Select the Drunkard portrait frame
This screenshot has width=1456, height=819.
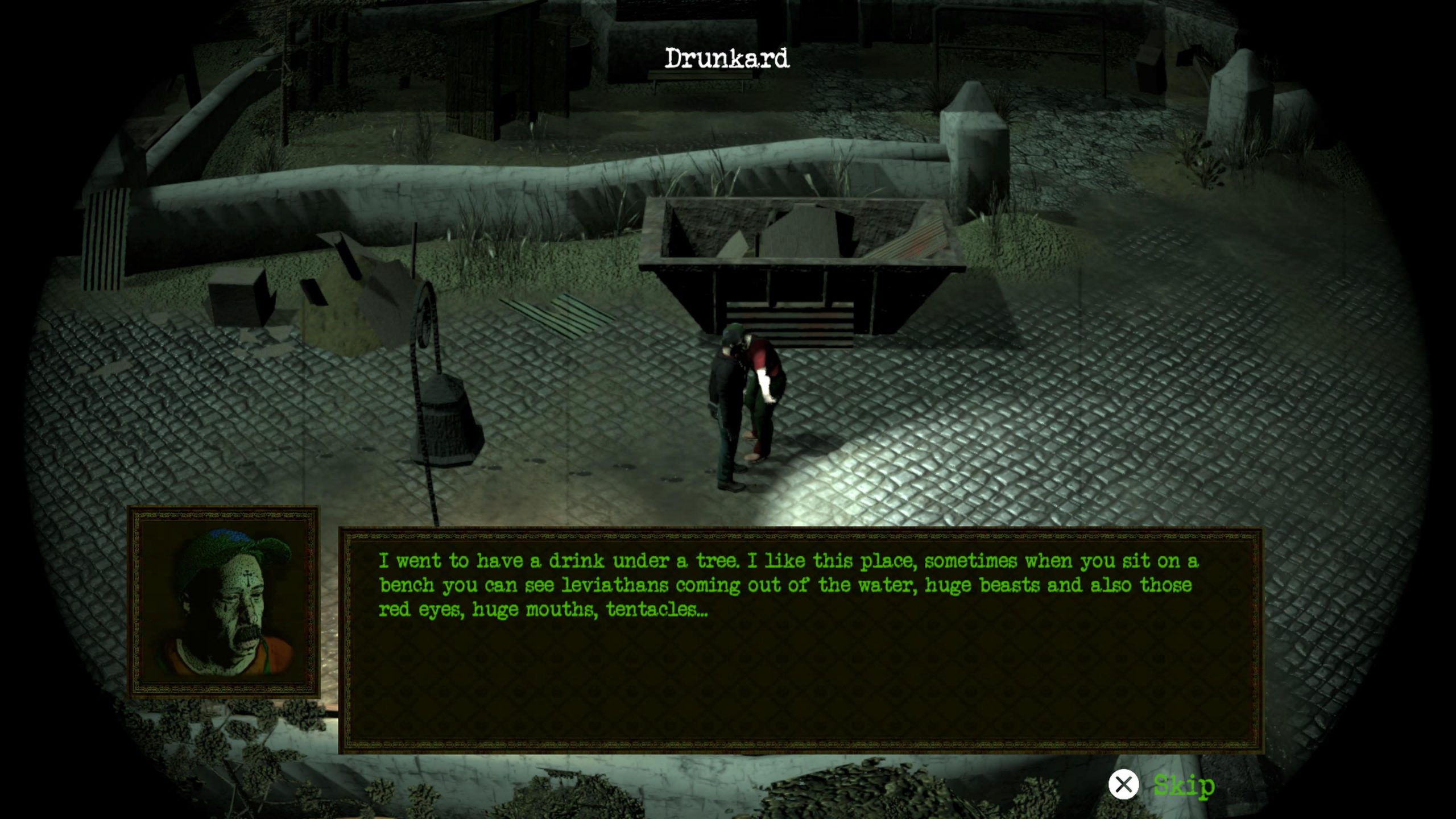point(224,602)
